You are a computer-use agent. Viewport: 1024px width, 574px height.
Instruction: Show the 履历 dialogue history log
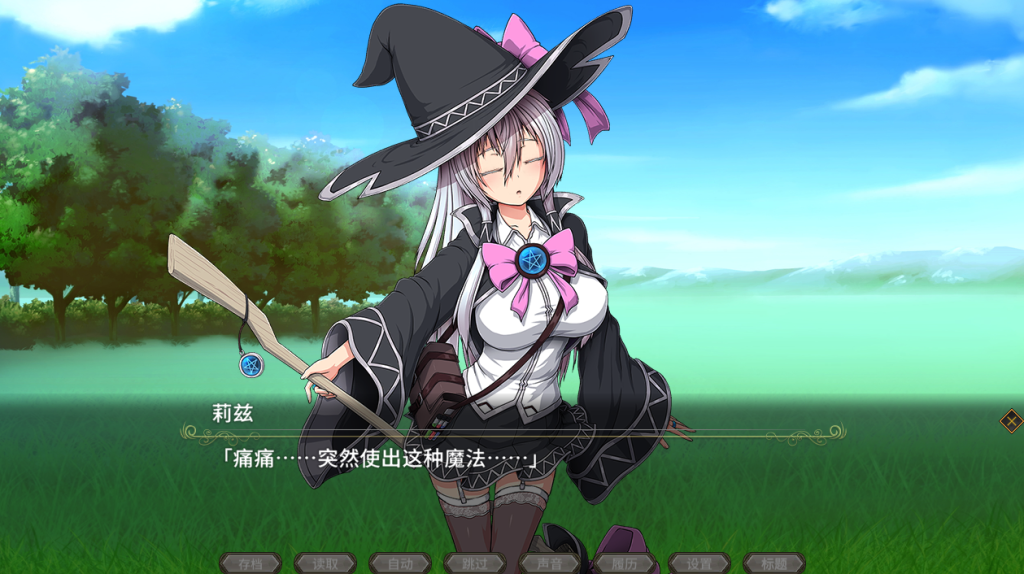coord(625,564)
